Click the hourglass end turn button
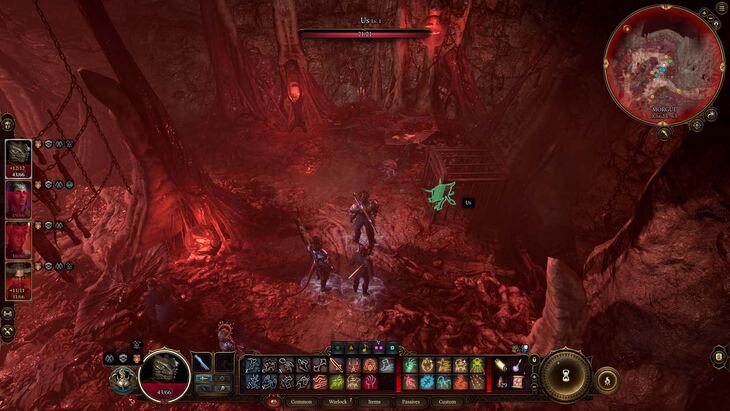Image resolution: width=730 pixels, height=411 pixels. [566, 374]
